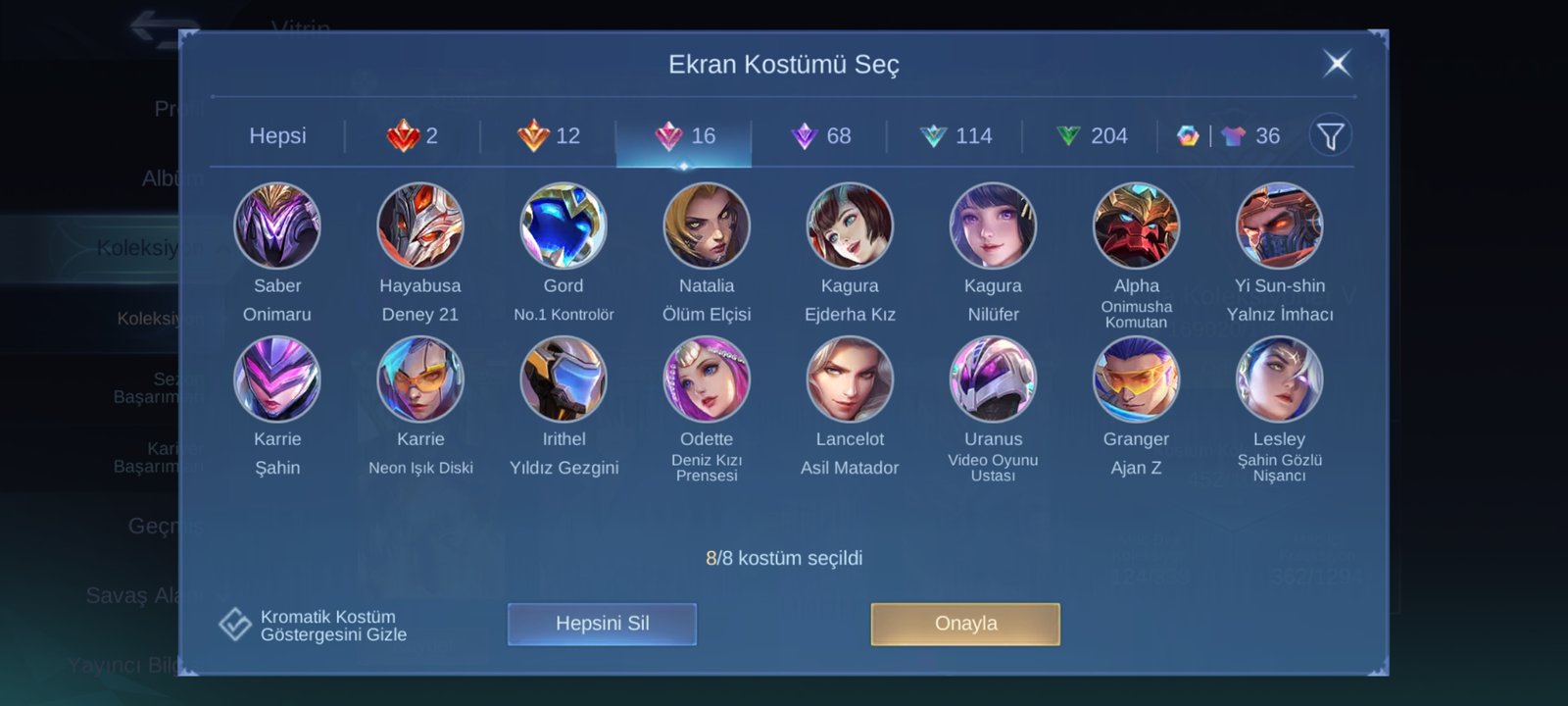Select the tab showing 114 skins
Viewport: 1568px width, 706px height.
pos(955,136)
